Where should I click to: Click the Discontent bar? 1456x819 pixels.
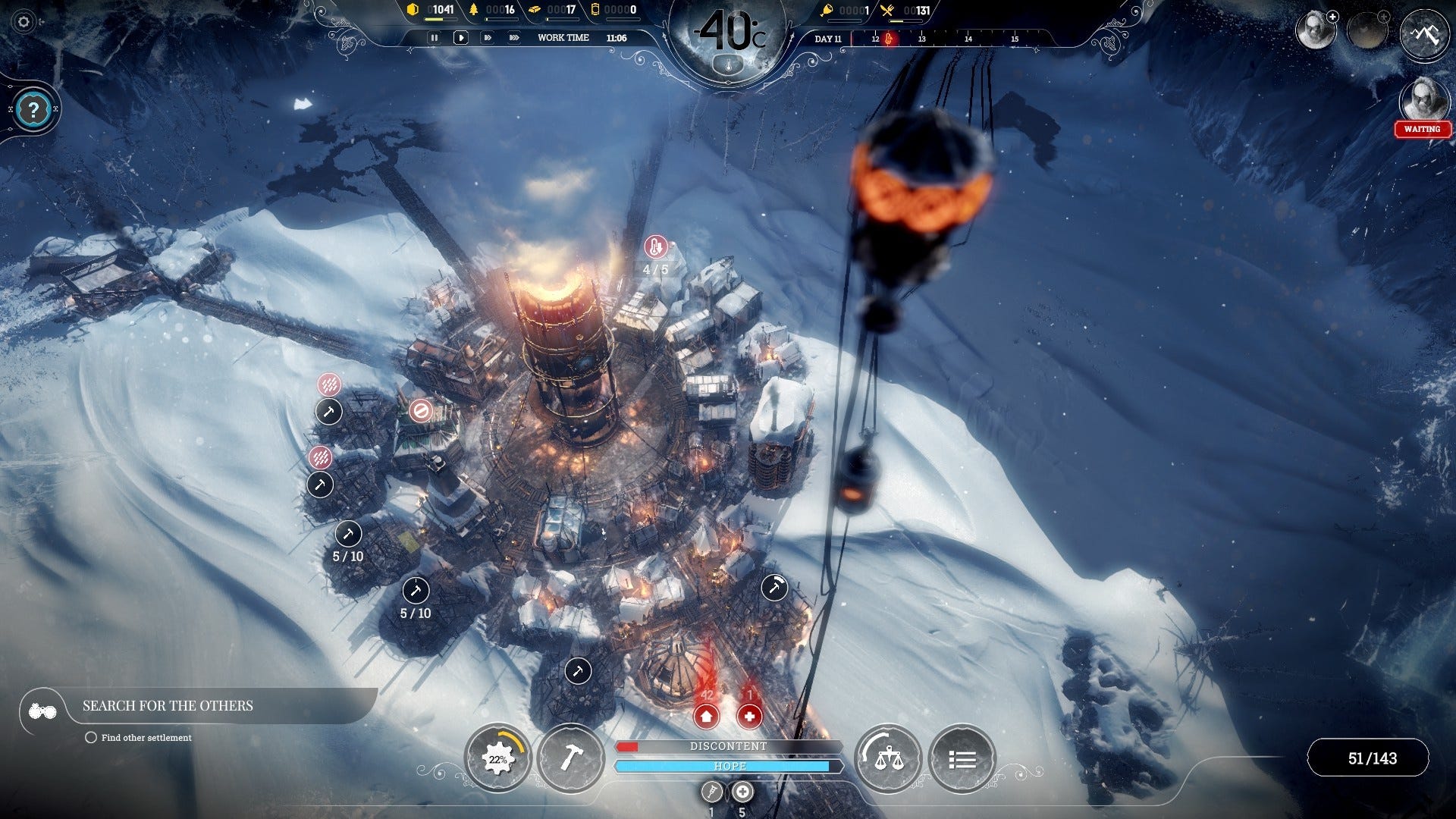click(x=728, y=747)
